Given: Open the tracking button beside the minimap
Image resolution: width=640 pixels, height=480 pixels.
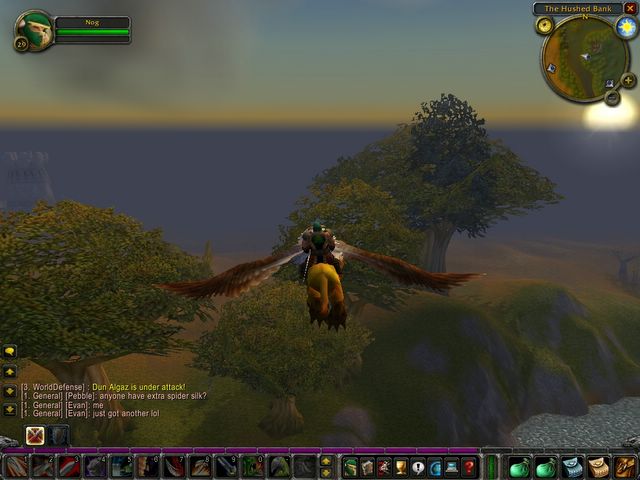Looking at the screenshot, I should 545,25.
